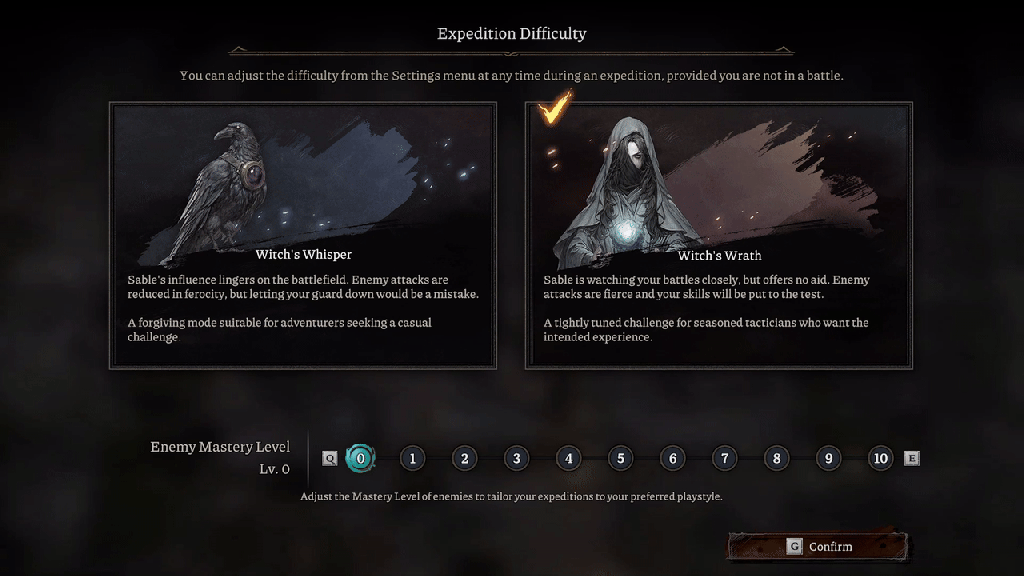Choose Mastery Level 3 on the track

click(x=516, y=459)
